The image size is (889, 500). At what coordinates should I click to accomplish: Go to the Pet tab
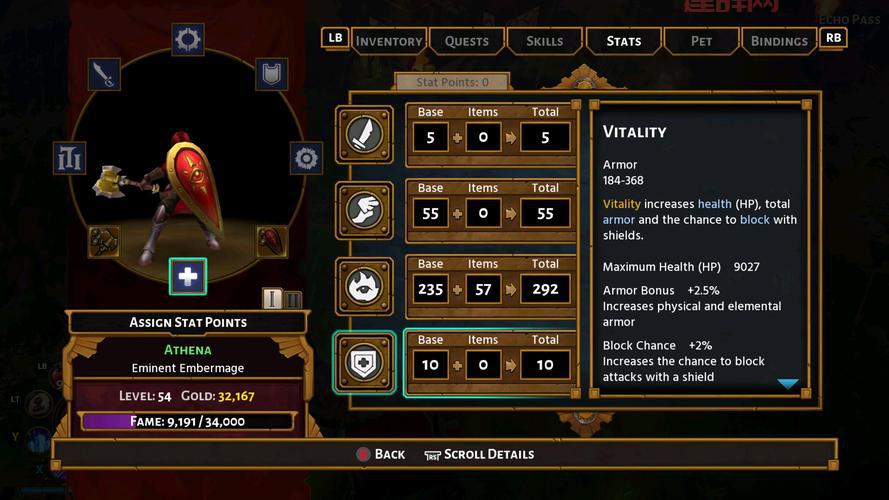pos(701,41)
